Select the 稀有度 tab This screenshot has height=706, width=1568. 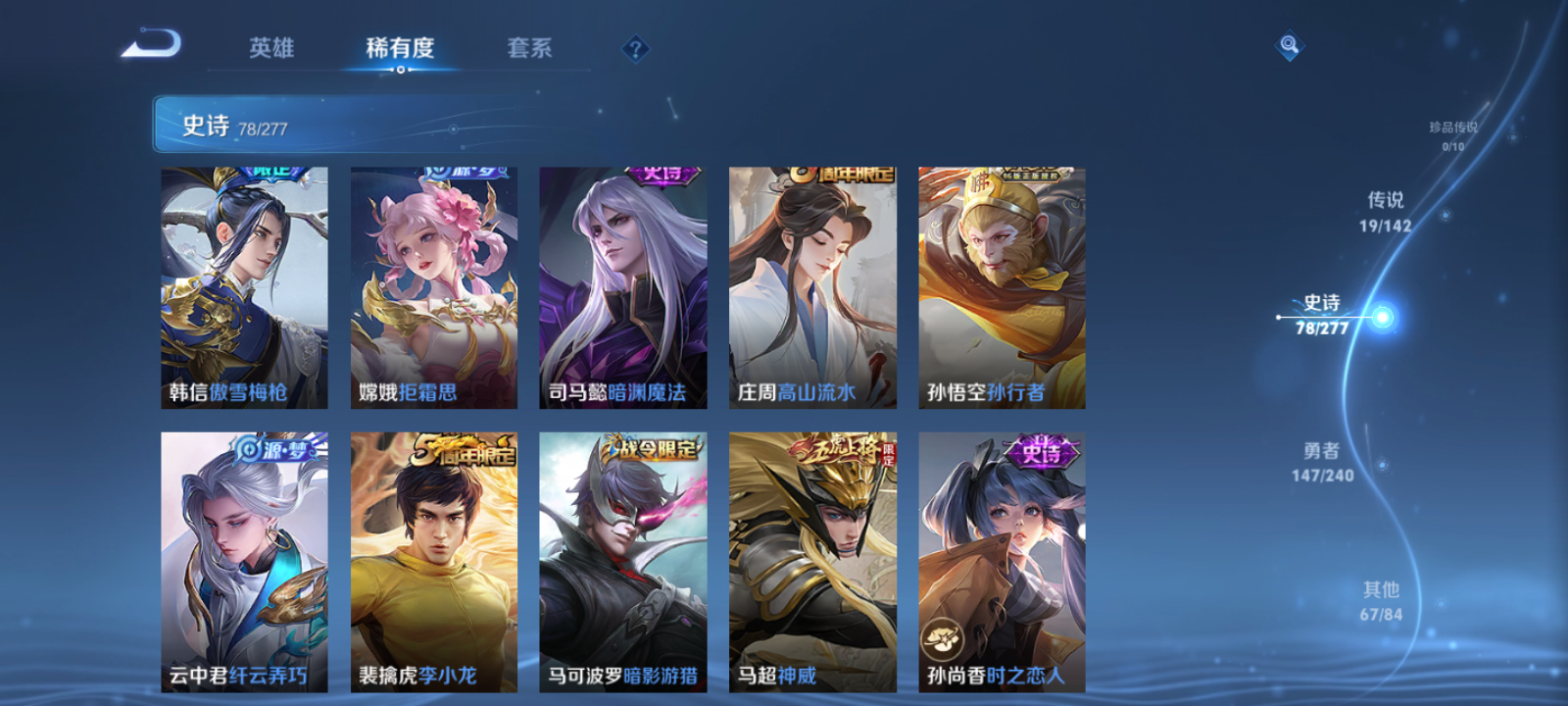401,47
